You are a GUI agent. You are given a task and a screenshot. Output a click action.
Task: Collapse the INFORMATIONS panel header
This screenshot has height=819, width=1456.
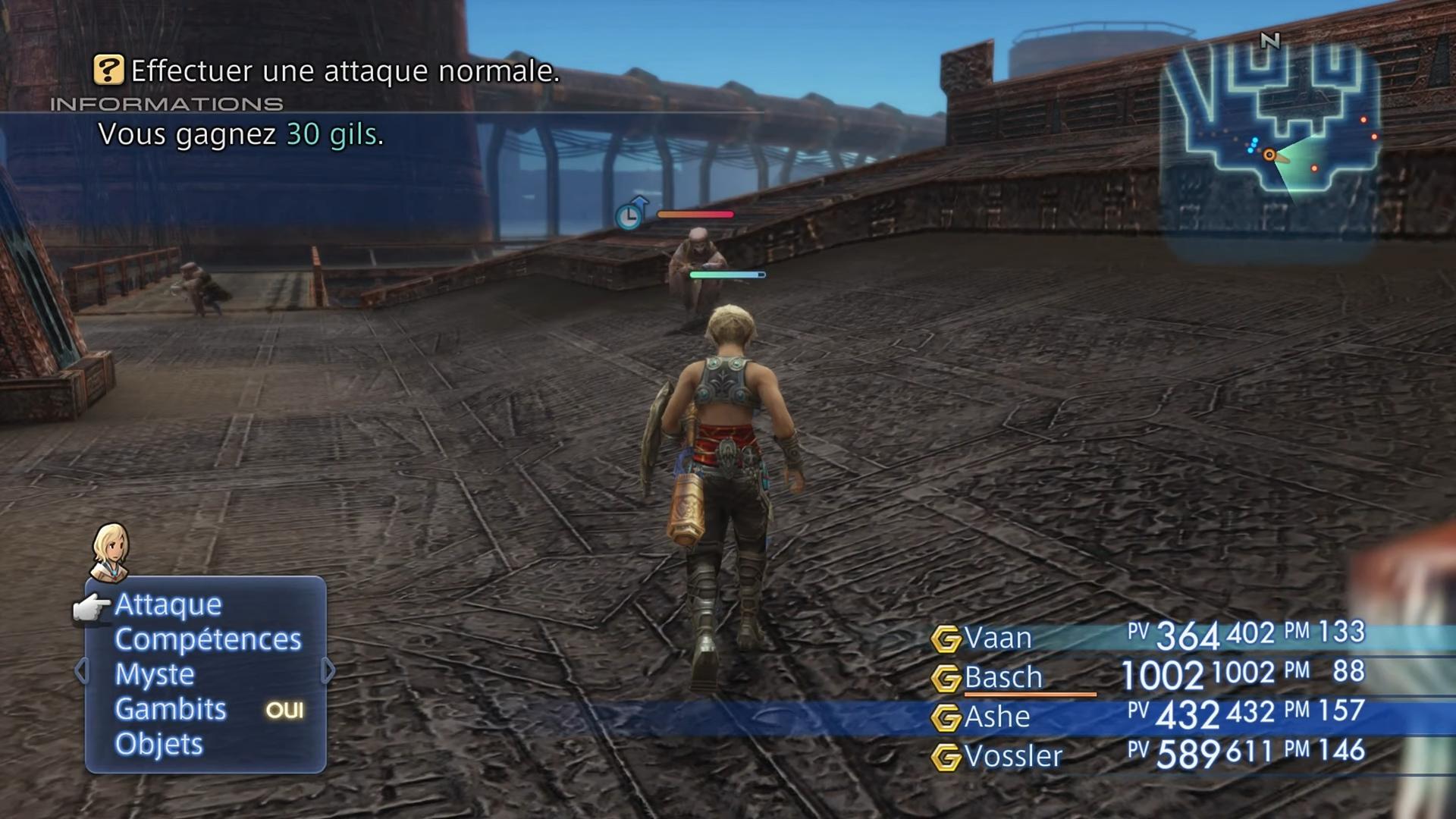point(167,105)
